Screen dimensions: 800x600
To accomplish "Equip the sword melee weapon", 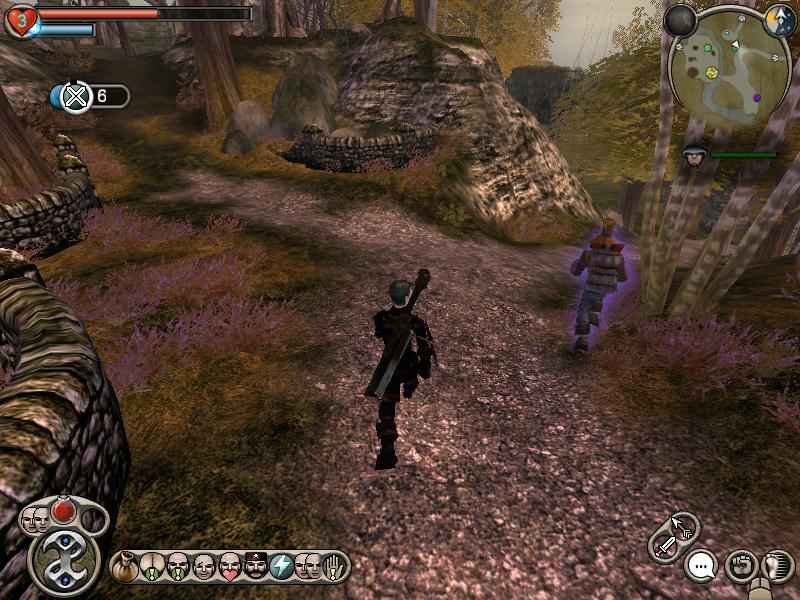I will (x=664, y=546).
